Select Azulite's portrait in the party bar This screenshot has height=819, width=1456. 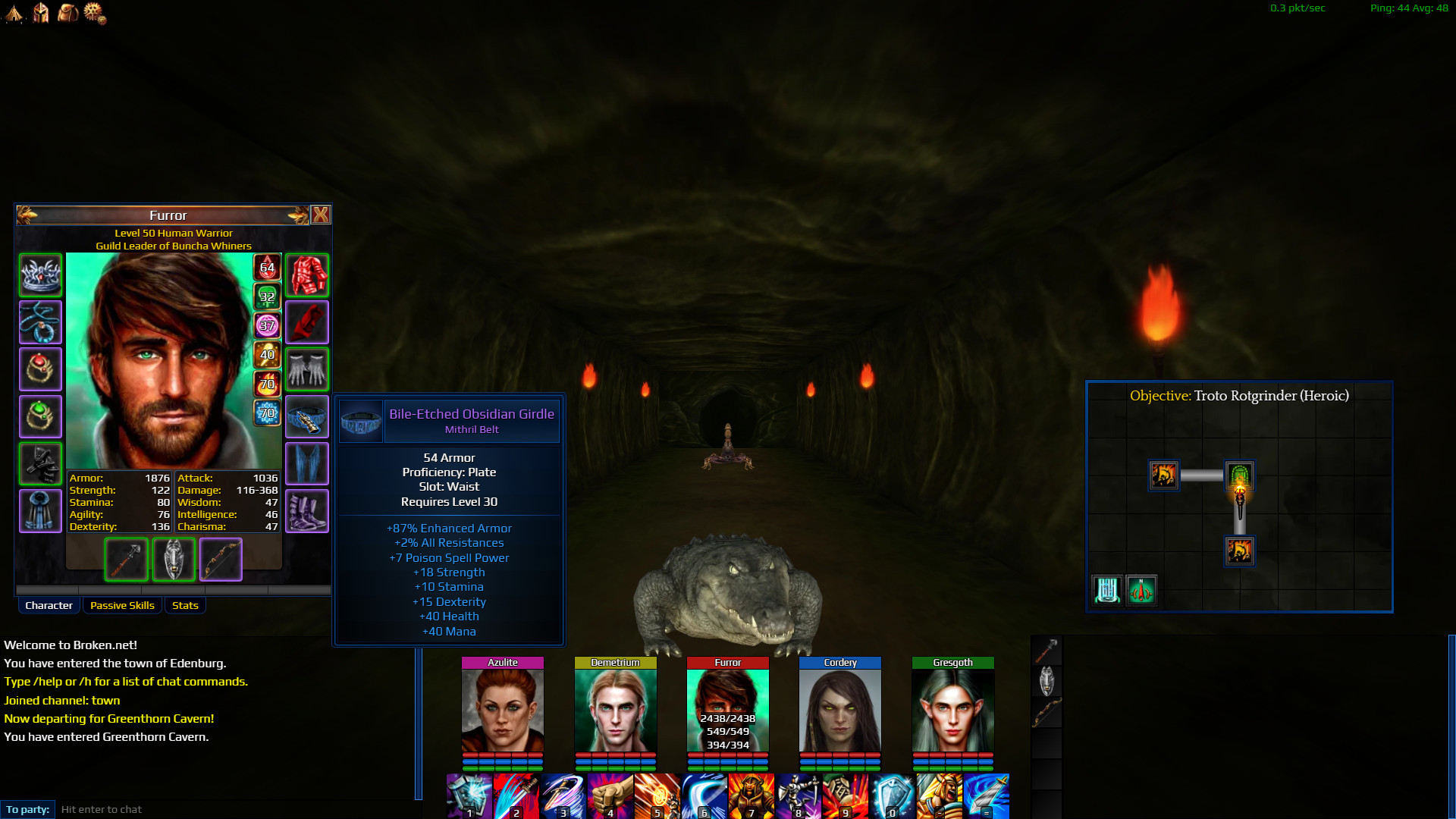(502, 709)
